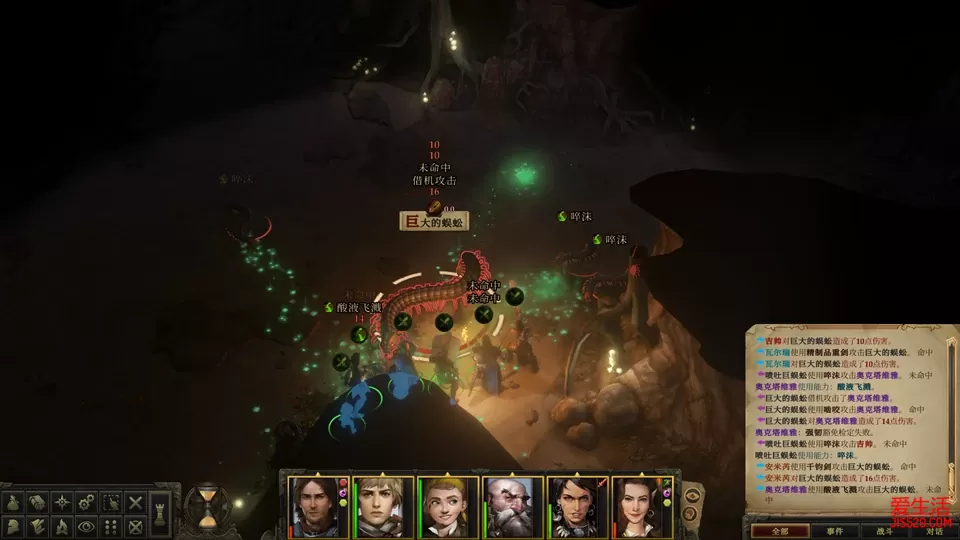The width and height of the screenshot is (960, 540).
Task: Toggle the eye stealth button
Action: pos(87,526)
